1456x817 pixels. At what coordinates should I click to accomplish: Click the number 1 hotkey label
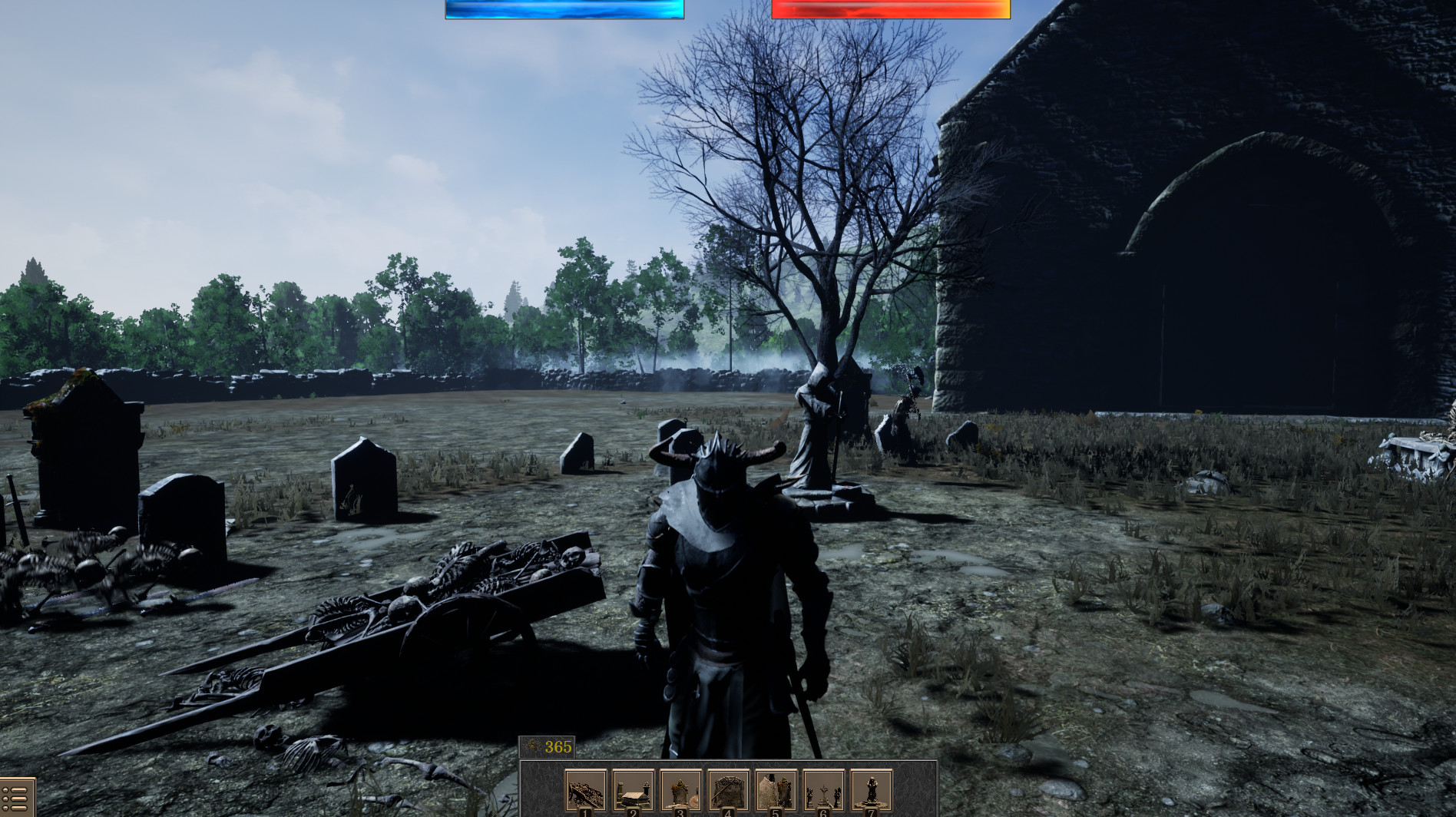[585, 811]
